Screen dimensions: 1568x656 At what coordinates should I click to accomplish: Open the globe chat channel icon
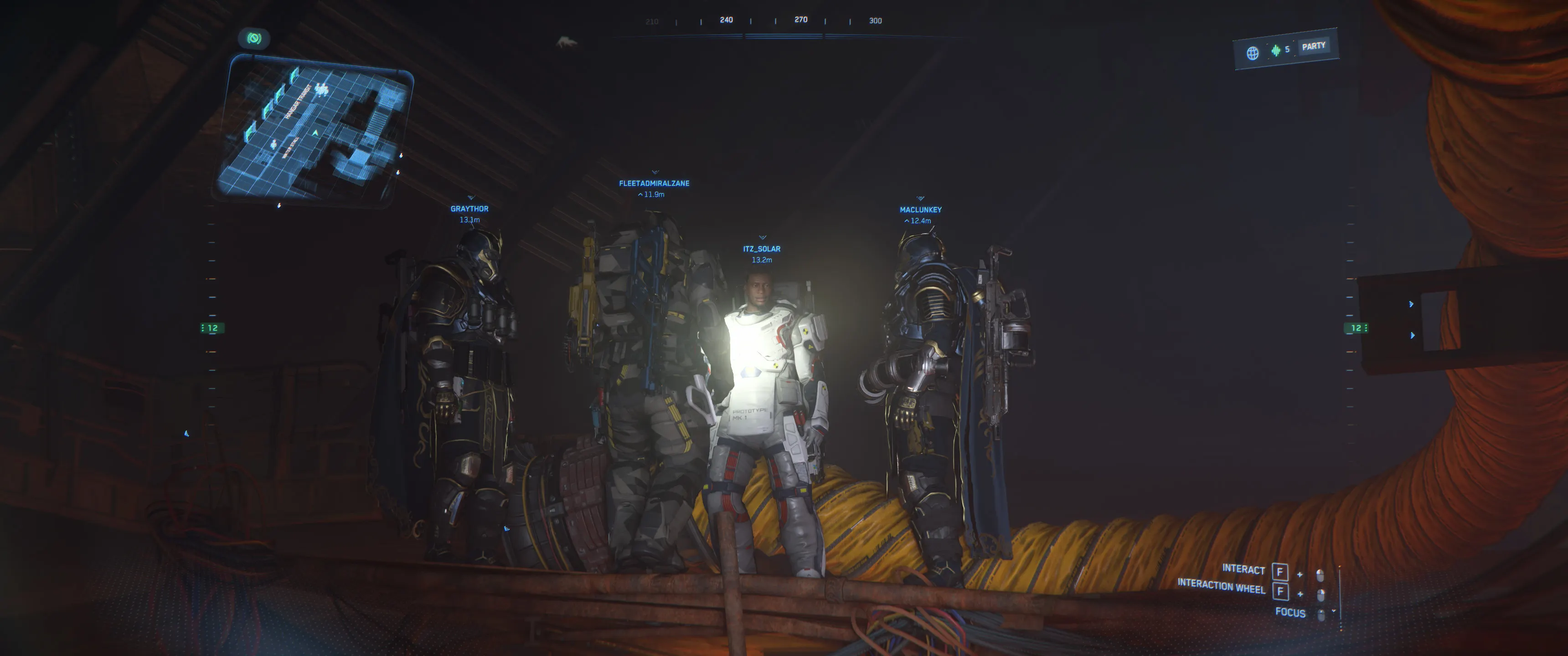click(1252, 53)
